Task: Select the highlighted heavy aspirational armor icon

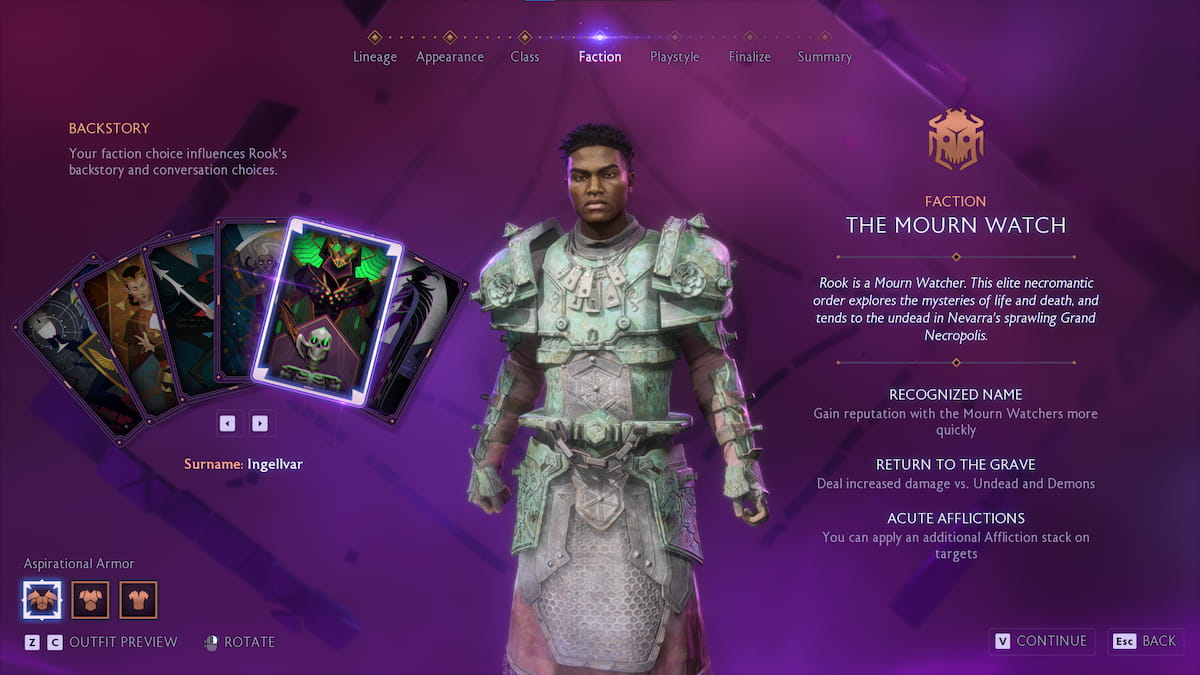Action: point(42,600)
